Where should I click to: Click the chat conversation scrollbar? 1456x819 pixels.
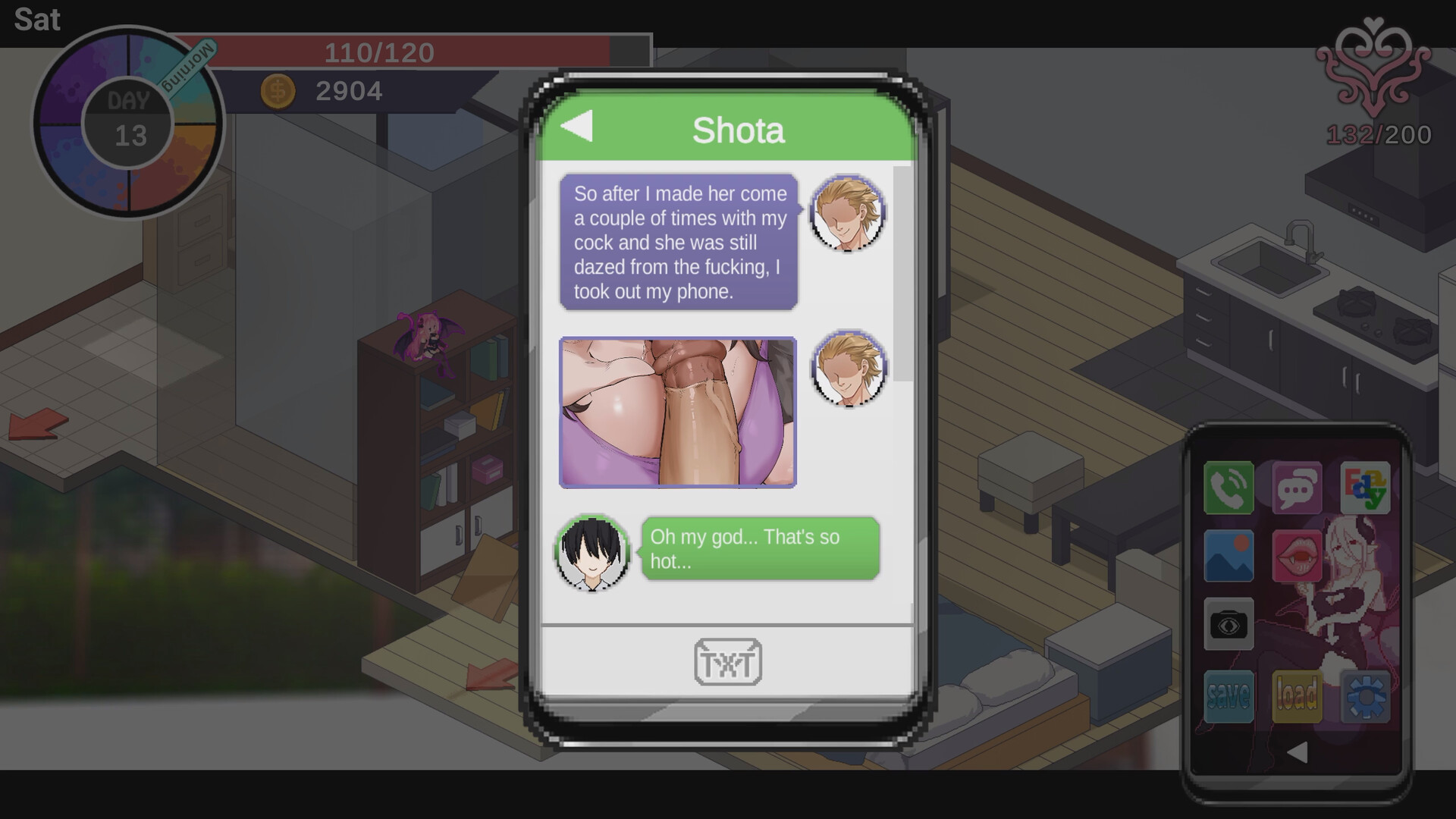[x=902, y=273]
